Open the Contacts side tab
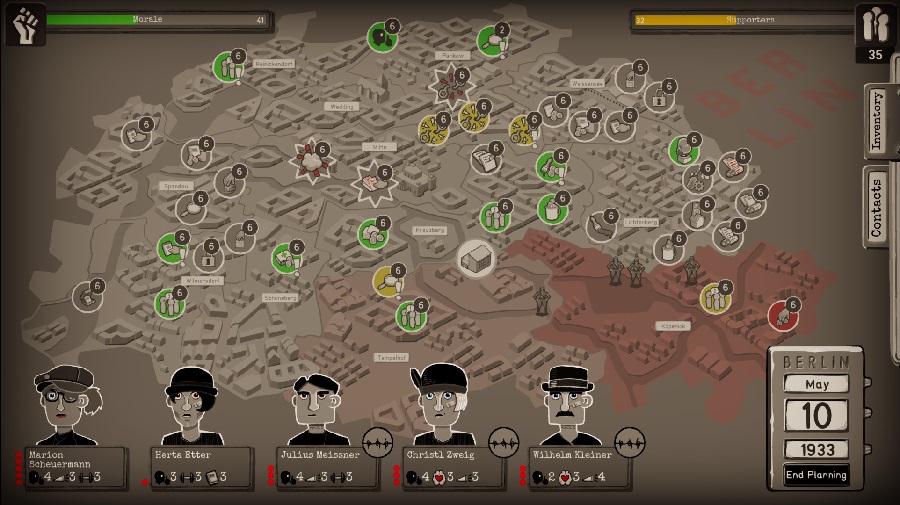 point(877,206)
